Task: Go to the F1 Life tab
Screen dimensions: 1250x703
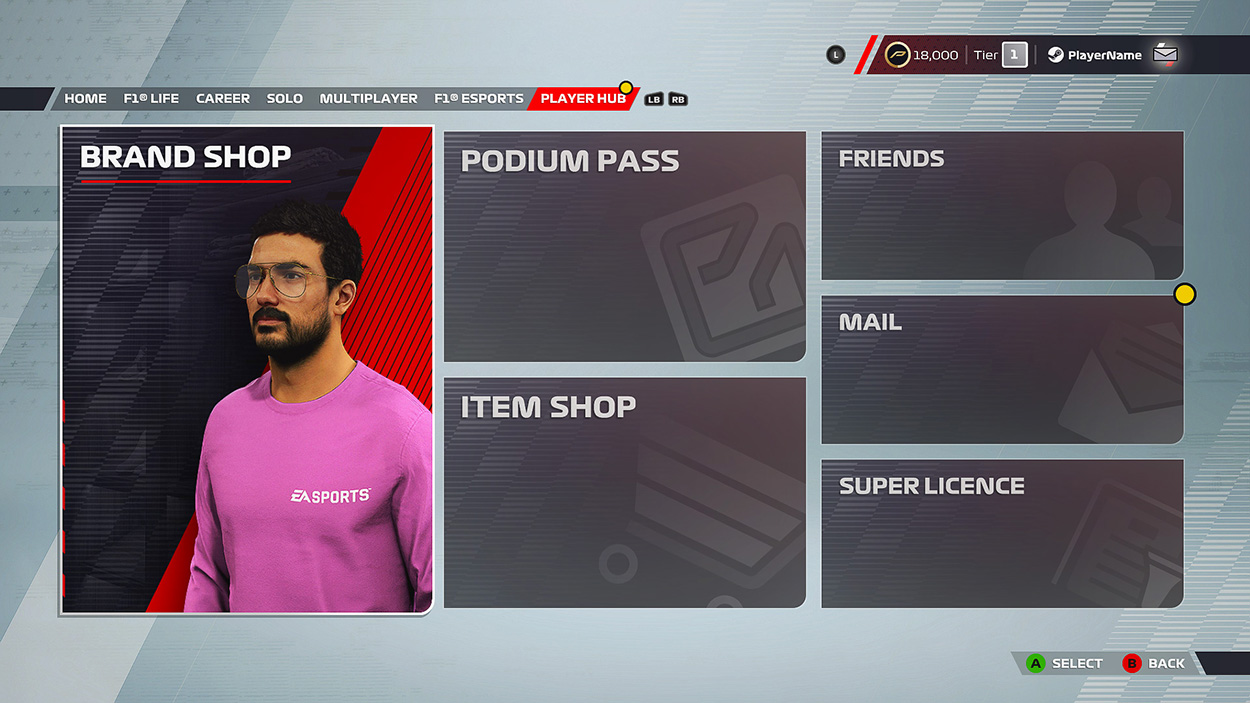Action: tap(151, 99)
